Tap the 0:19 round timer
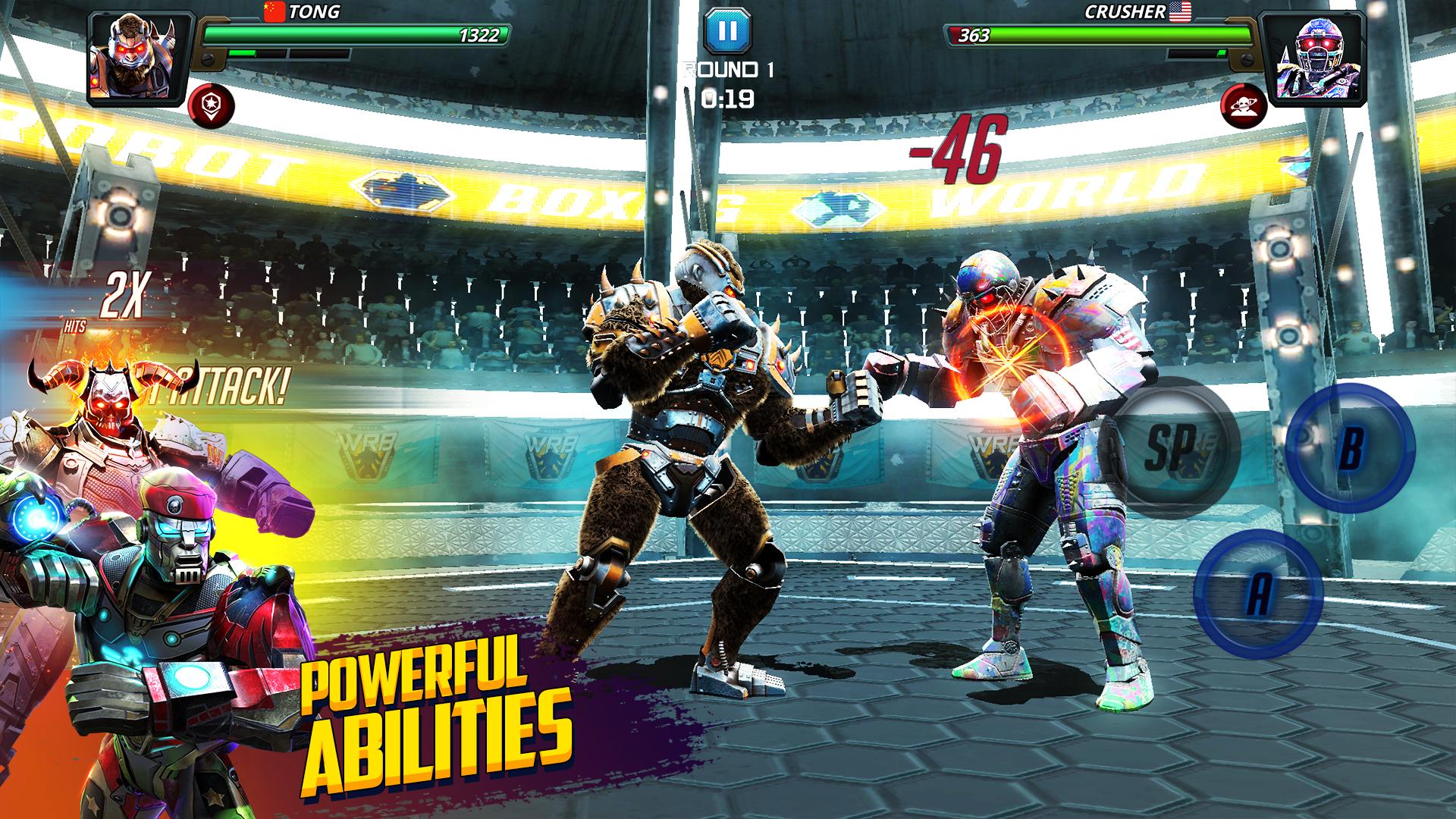This screenshot has width=1456, height=819. pyautogui.click(x=727, y=96)
